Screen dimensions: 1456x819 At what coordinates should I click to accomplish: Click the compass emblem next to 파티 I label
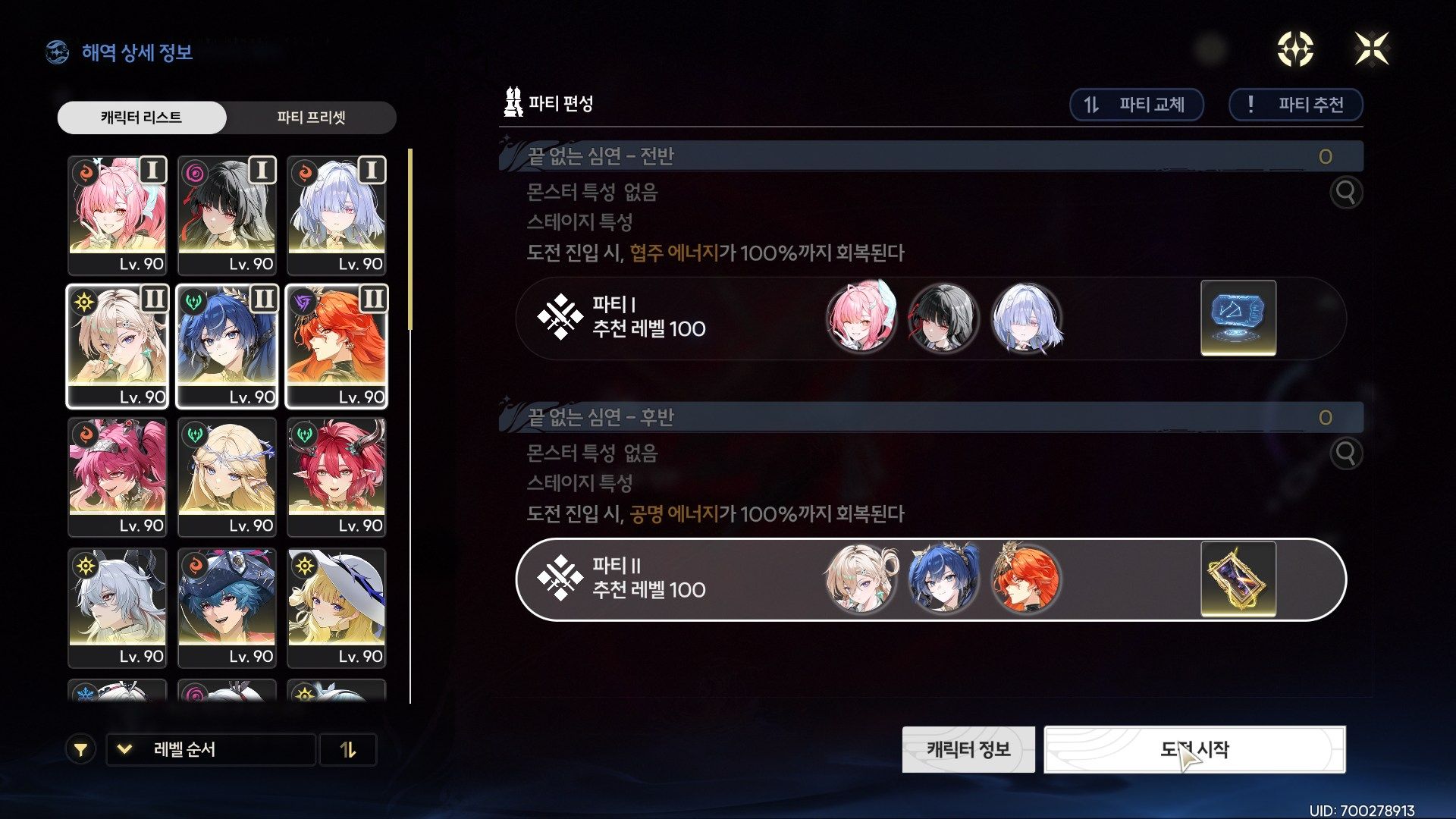[560, 318]
